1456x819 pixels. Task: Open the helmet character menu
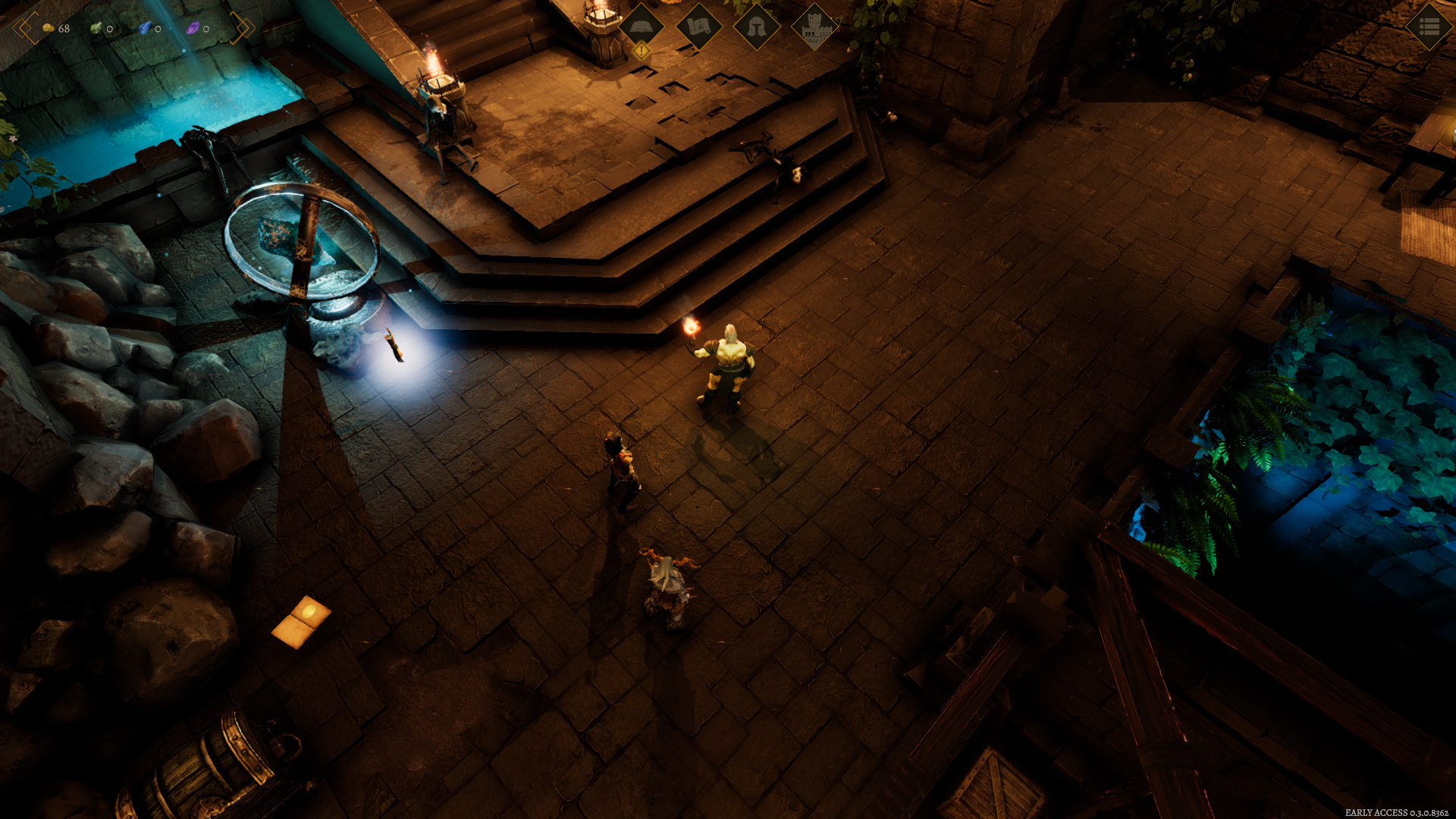[756, 26]
